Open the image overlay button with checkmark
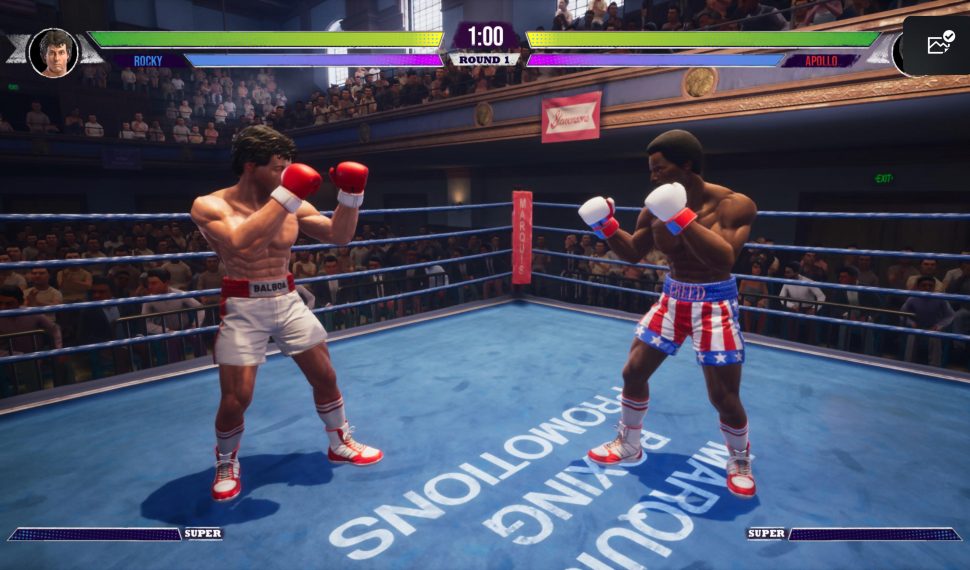 (x=940, y=44)
